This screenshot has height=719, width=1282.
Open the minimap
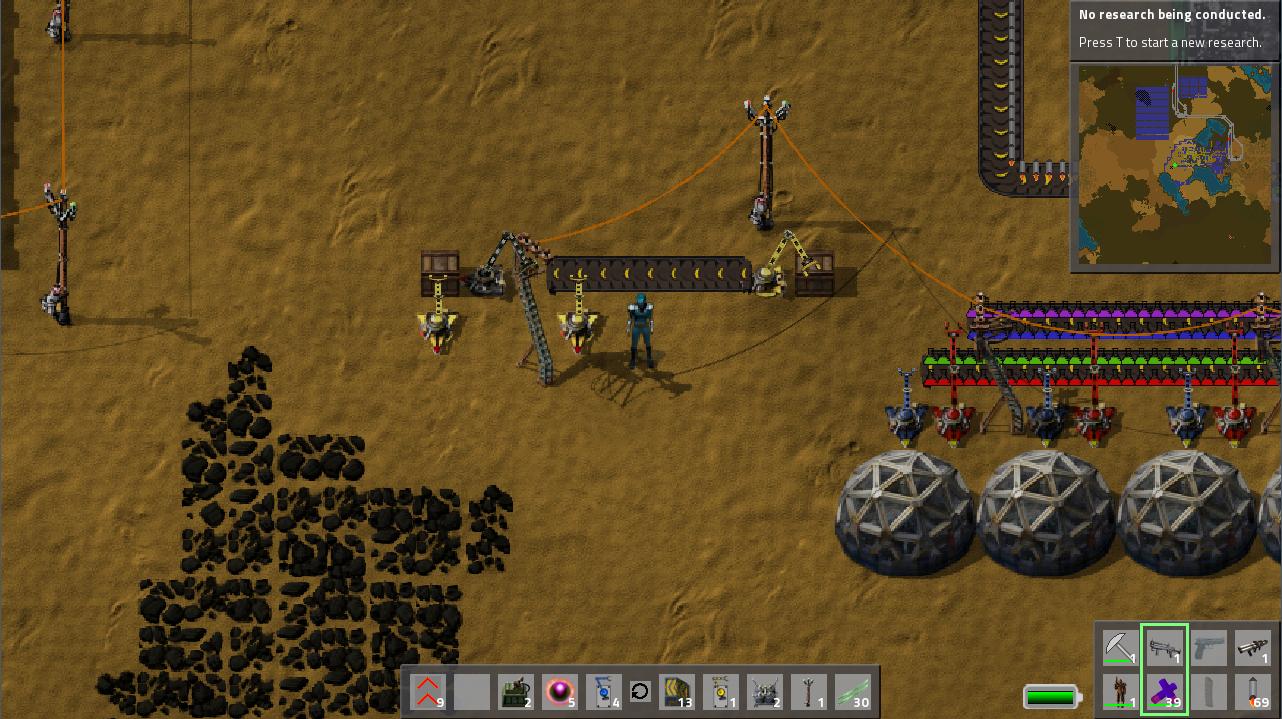coord(1175,166)
